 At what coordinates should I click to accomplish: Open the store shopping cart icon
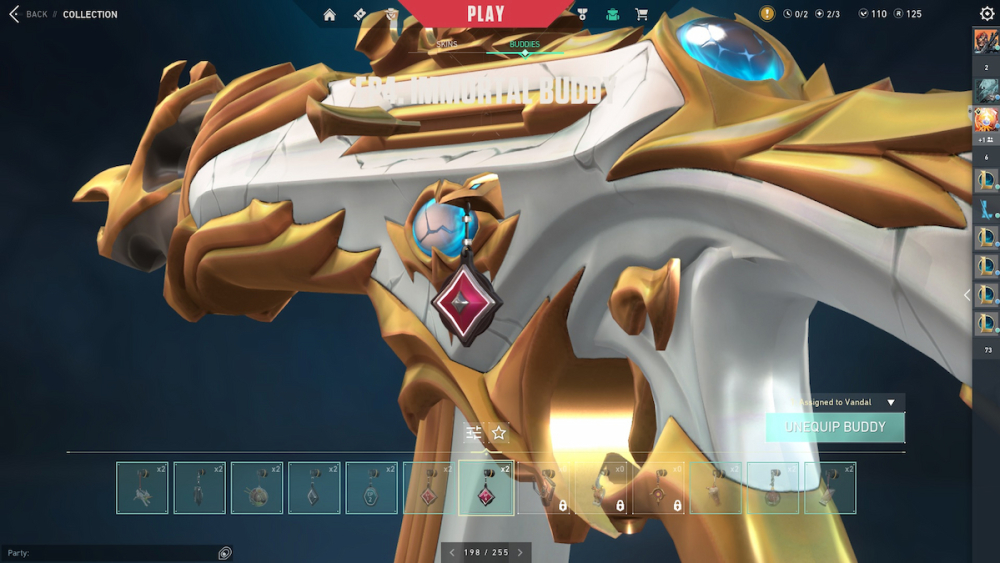pyautogui.click(x=641, y=14)
